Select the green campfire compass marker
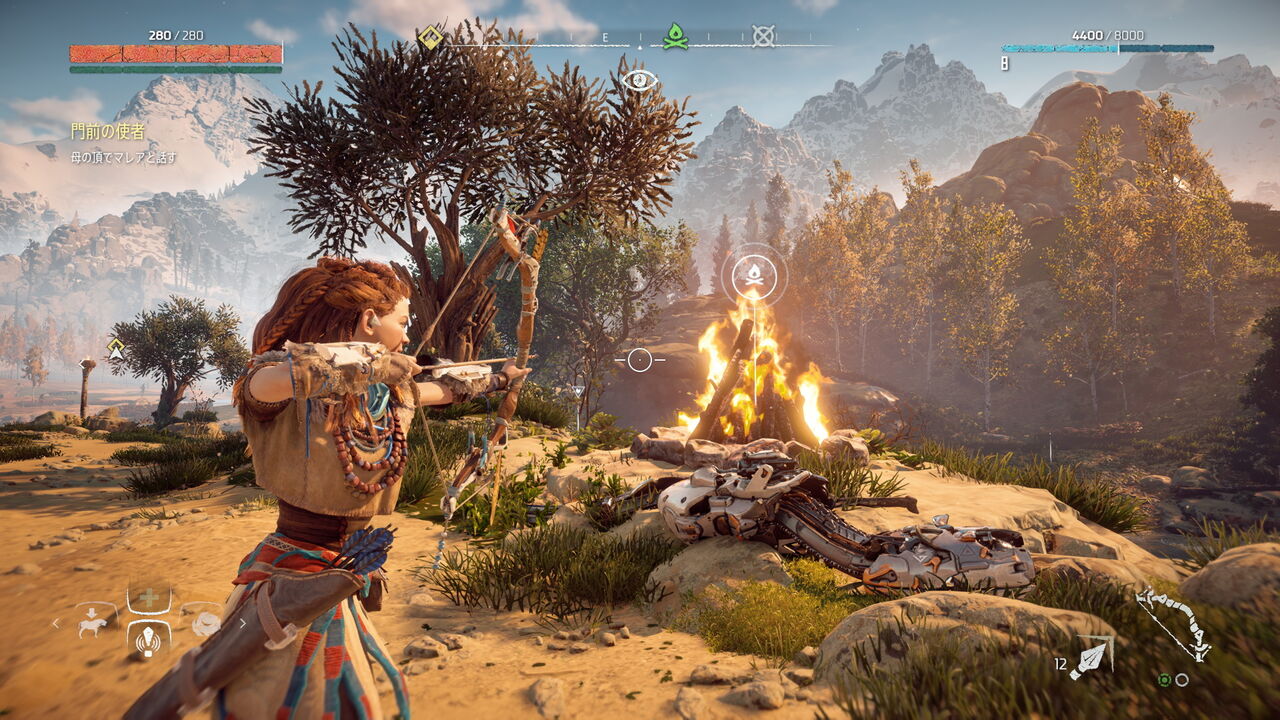 (x=675, y=37)
